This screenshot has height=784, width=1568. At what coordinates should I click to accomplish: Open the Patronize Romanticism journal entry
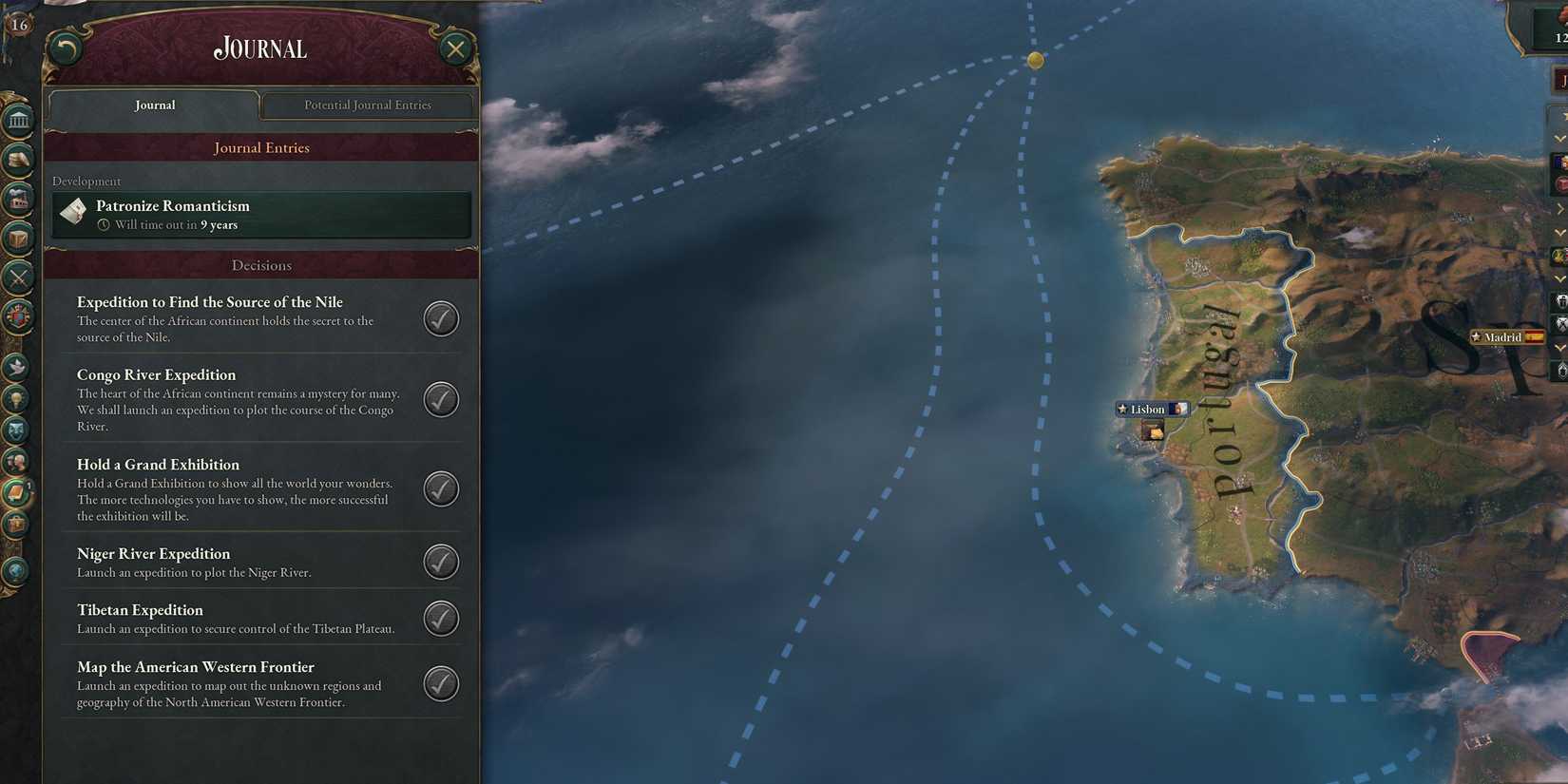click(261, 215)
